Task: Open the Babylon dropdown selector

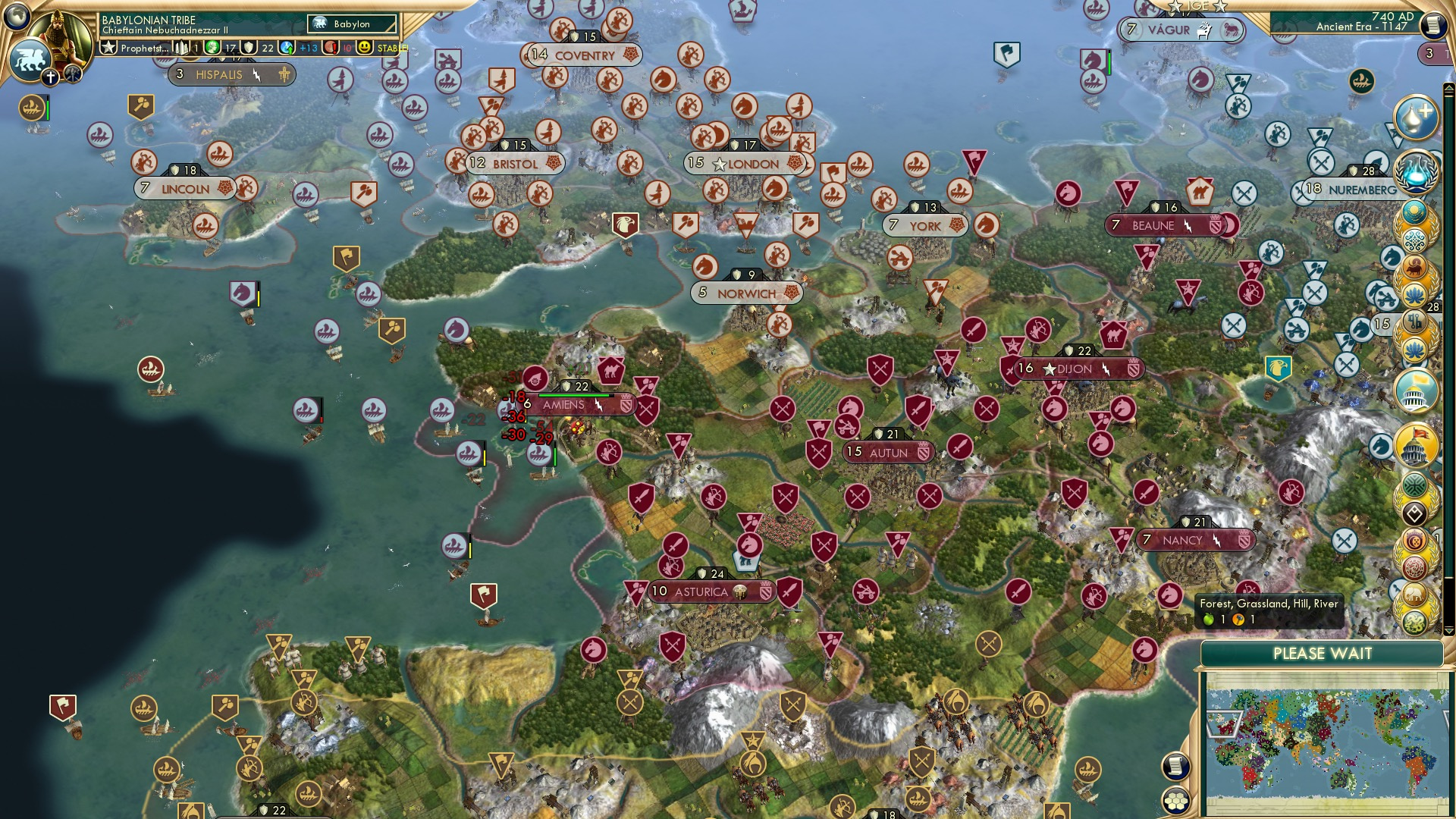Action: pos(351,24)
